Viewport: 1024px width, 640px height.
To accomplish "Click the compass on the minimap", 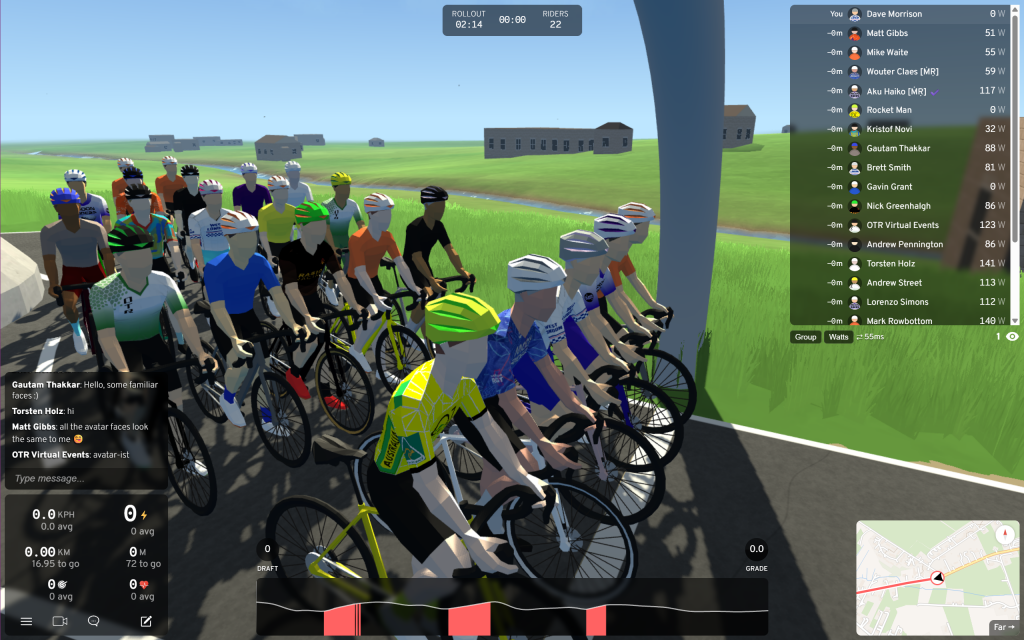I will 1003,535.
